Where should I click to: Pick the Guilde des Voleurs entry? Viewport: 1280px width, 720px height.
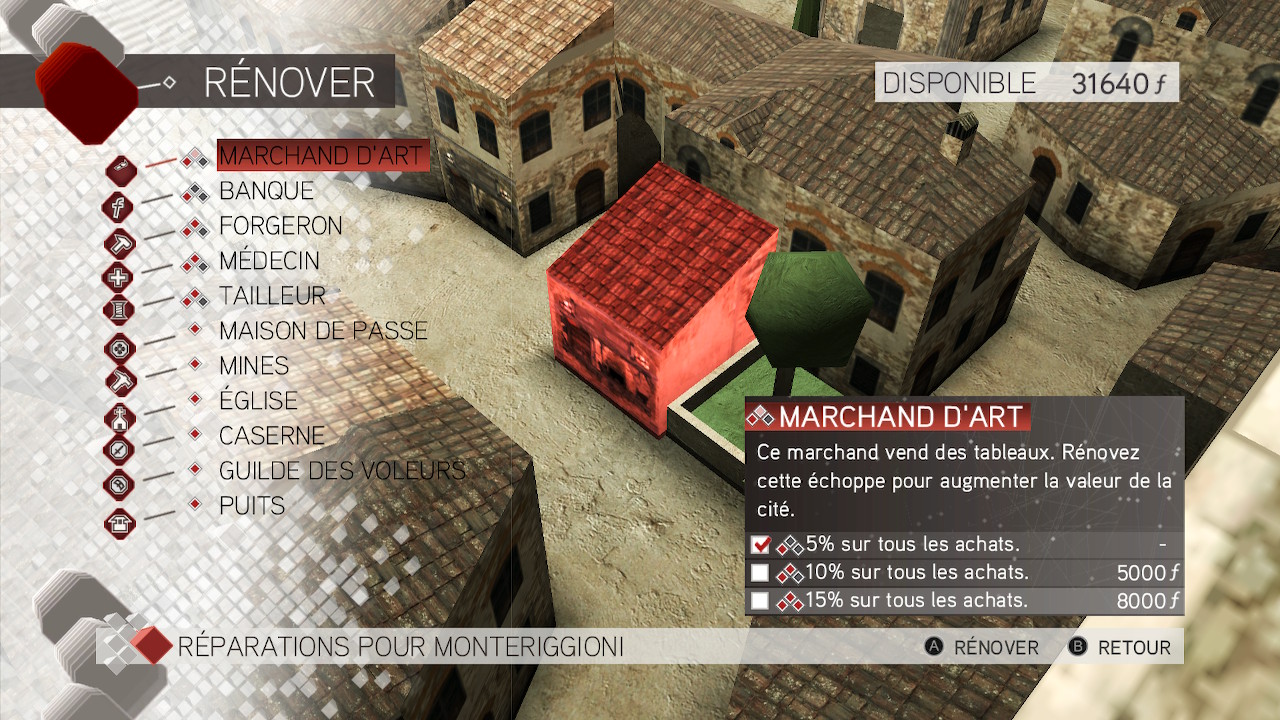click(x=342, y=471)
